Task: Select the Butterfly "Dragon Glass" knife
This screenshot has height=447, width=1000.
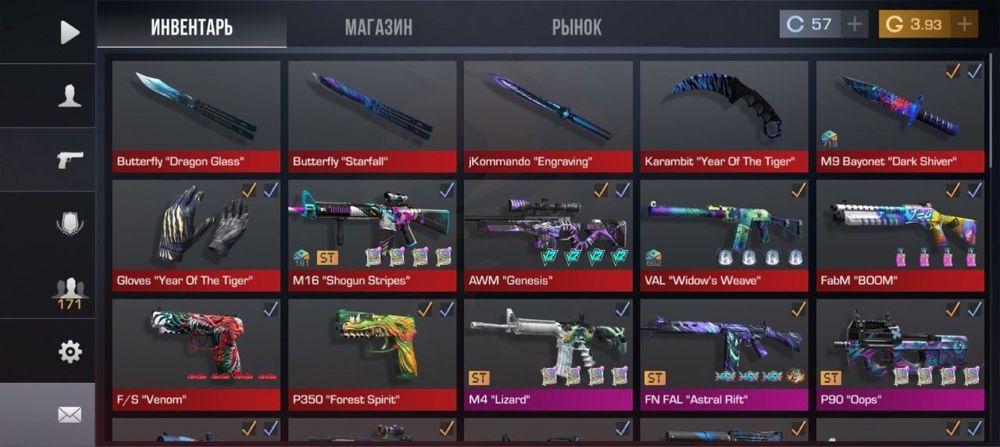Action: pos(196,115)
